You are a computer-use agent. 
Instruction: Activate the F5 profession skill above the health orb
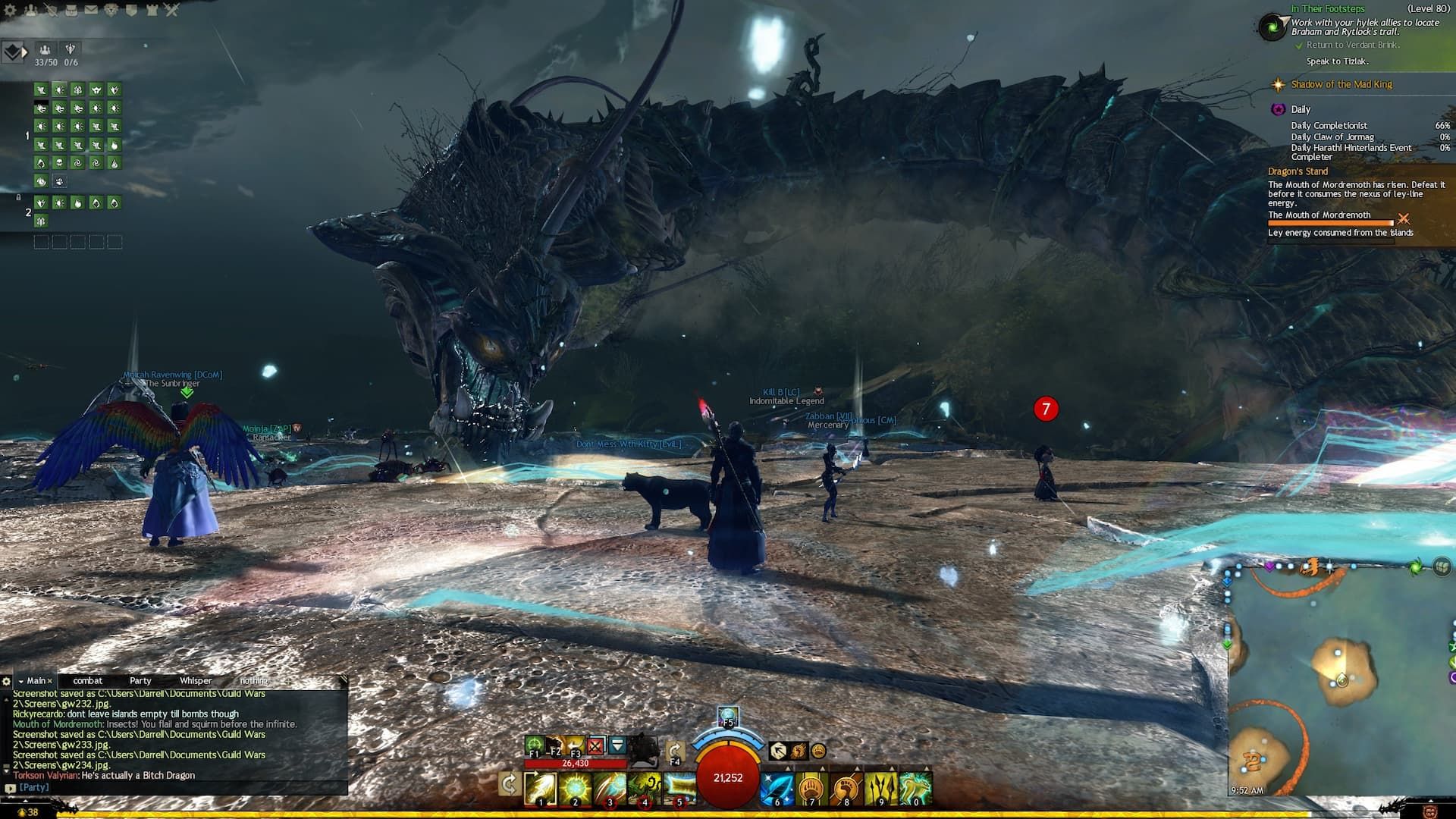(x=727, y=717)
